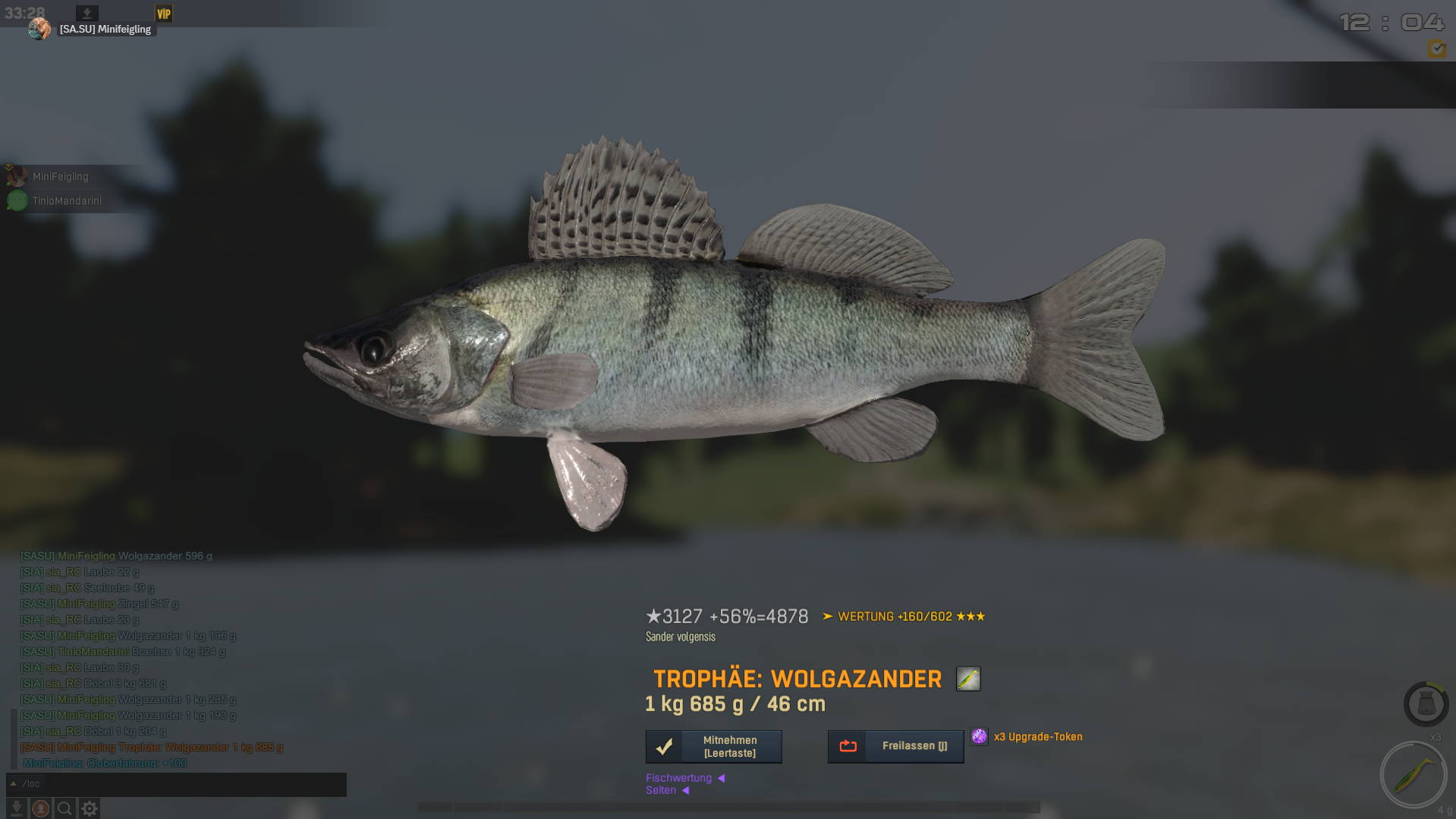Select MiniFeigling in the player list

click(x=60, y=177)
